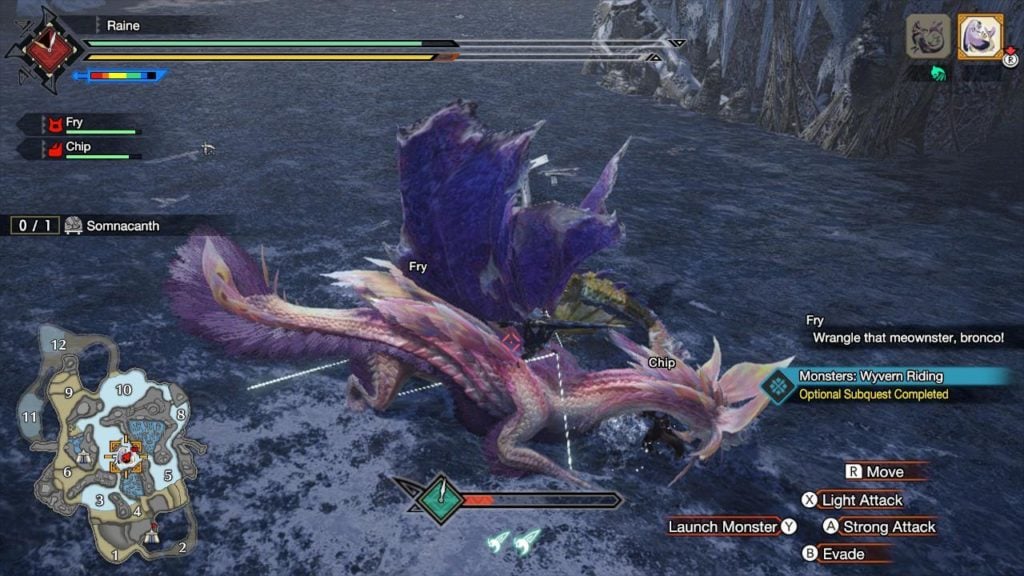Choose the greyed-out monster icon

click(x=928, y=36)
